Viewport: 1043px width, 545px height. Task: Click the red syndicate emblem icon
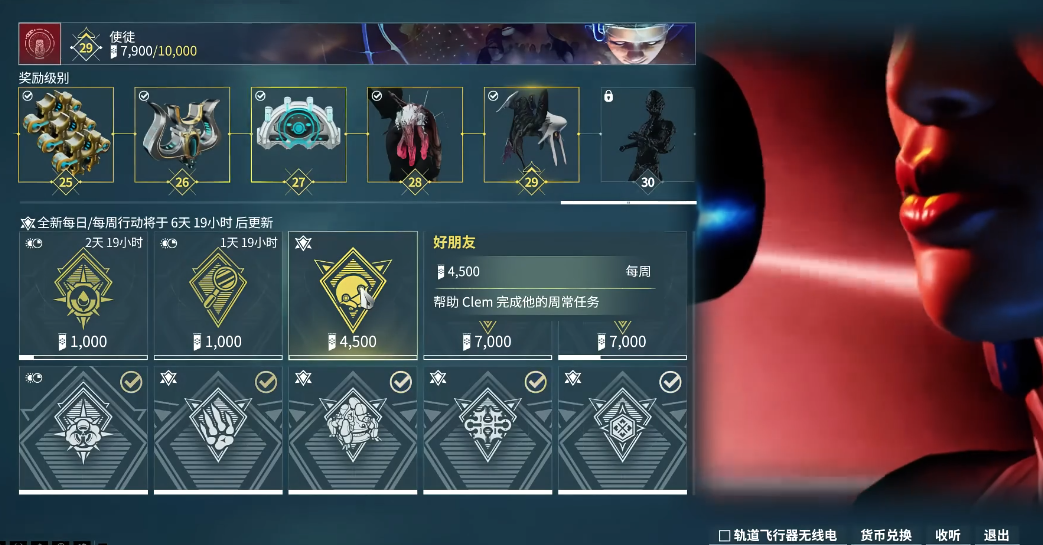[40, 44]
